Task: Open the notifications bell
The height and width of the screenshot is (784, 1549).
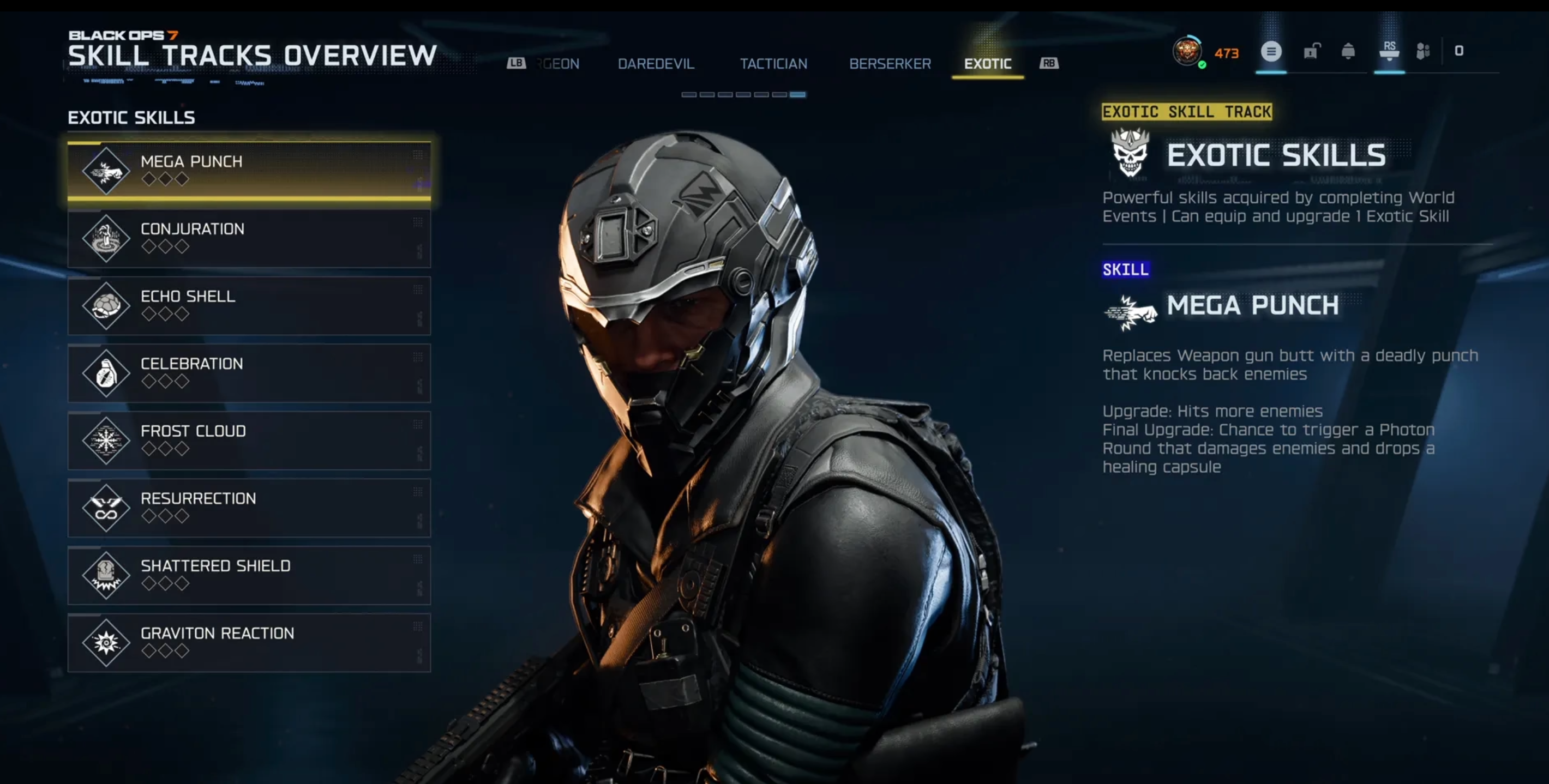Action: tap(1348, 52)
